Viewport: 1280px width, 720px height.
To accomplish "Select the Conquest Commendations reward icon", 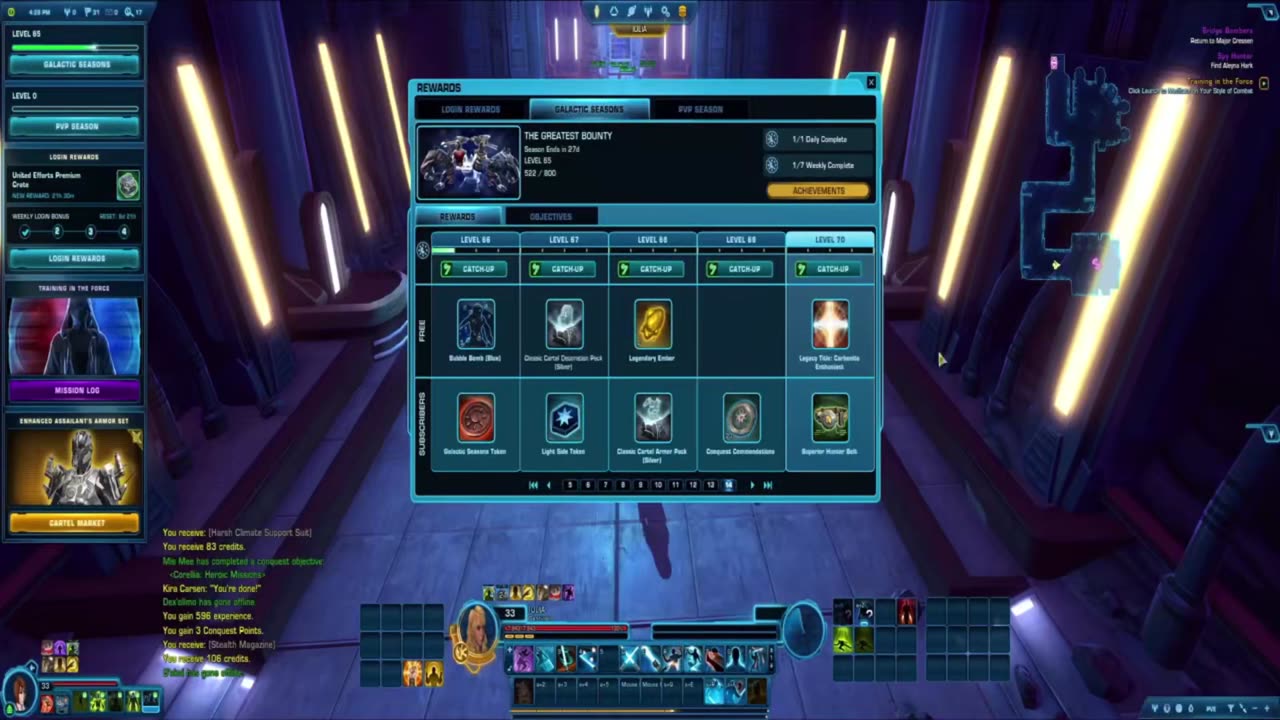I will tap(741, 418).
